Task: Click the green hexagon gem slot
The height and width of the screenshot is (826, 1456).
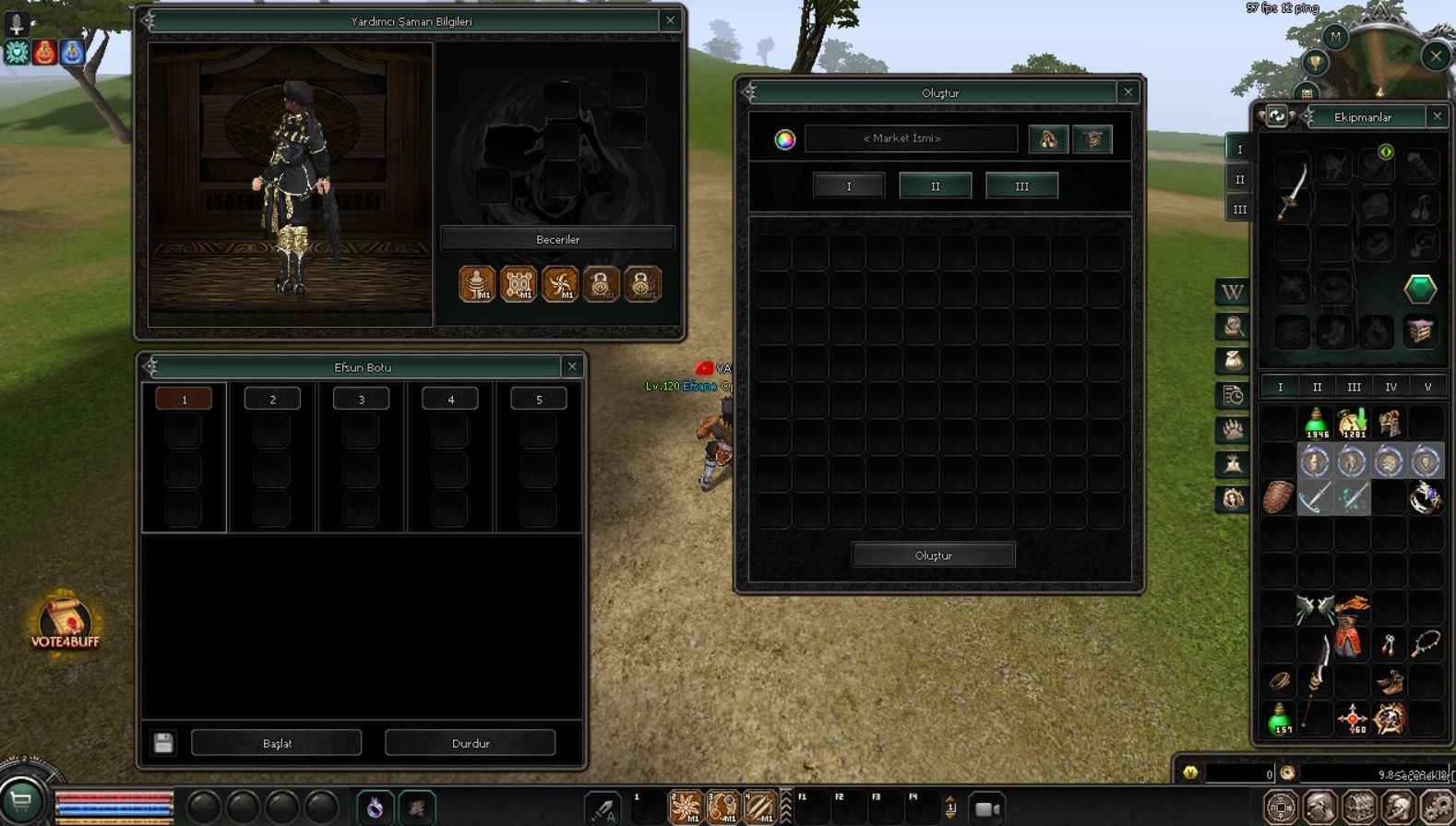Action: coord(1420,289)
